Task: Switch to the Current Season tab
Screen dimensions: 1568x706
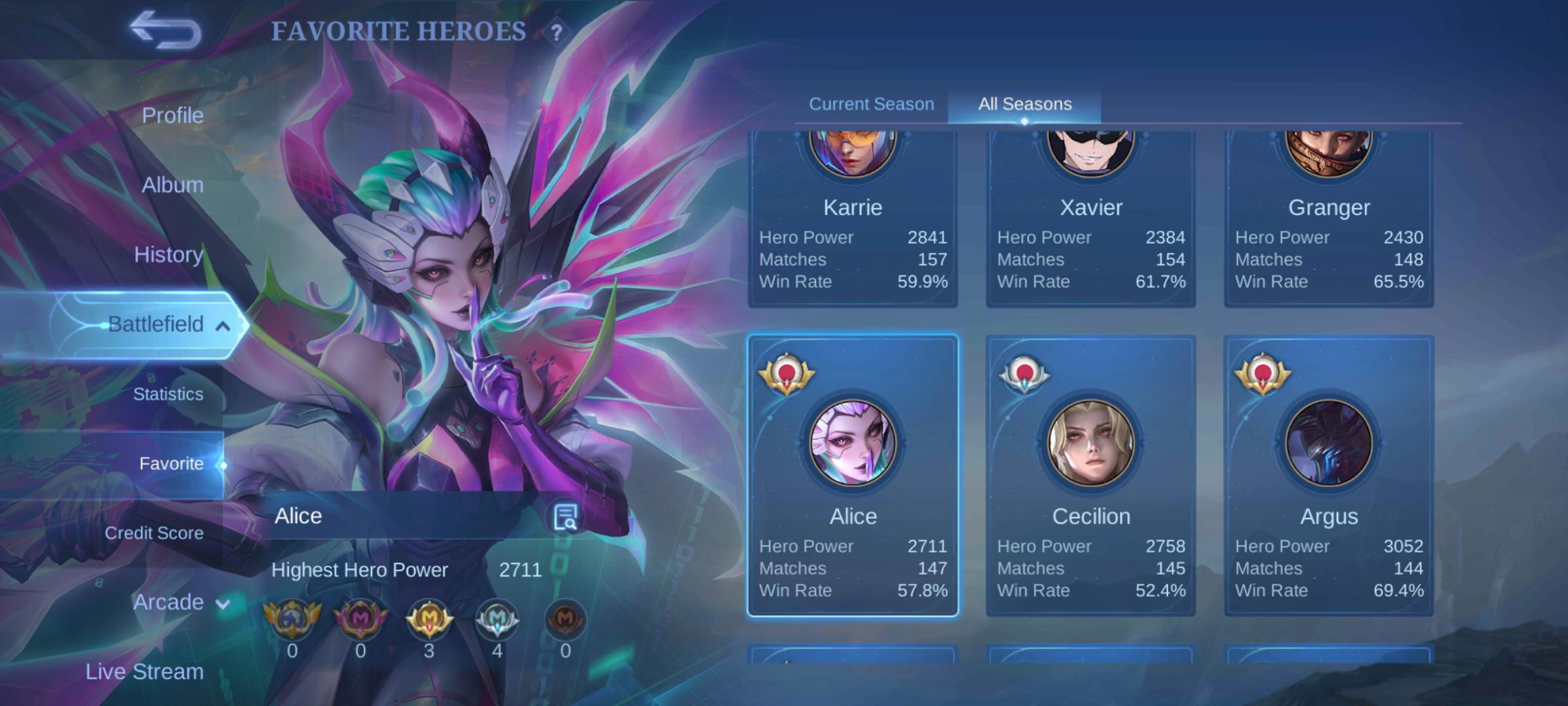Action: click(871, 104)
